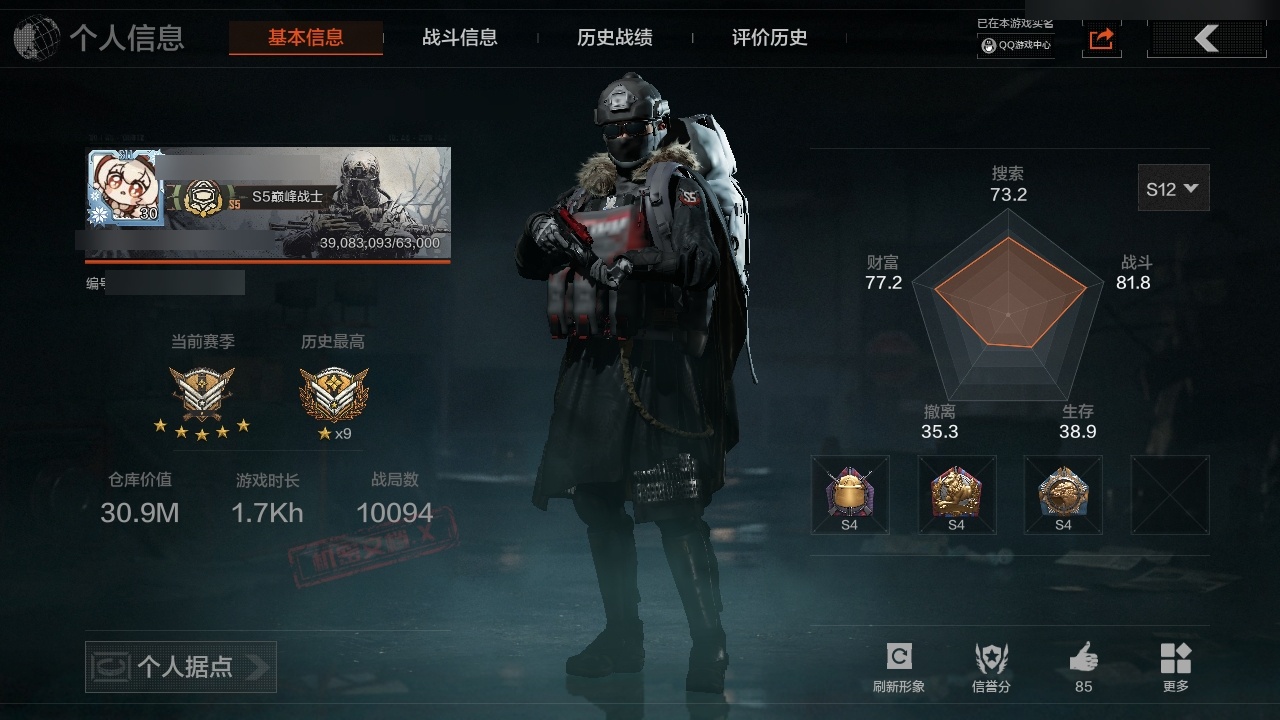Switch to the 基本信息 tab

pyautogui.click(x=305, y=38)
